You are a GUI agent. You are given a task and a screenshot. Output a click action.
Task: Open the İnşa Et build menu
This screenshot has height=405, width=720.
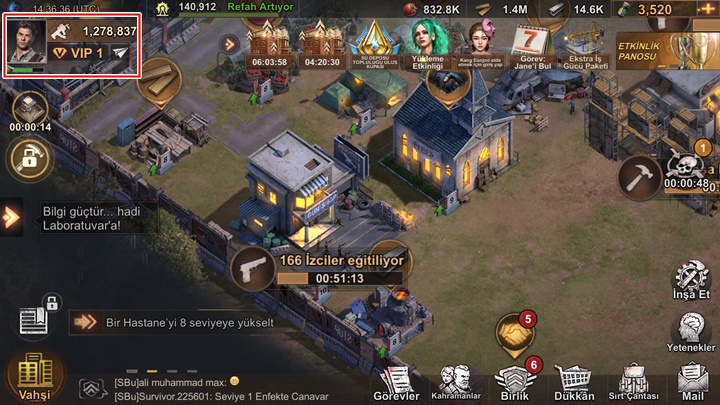pos(691,282)
